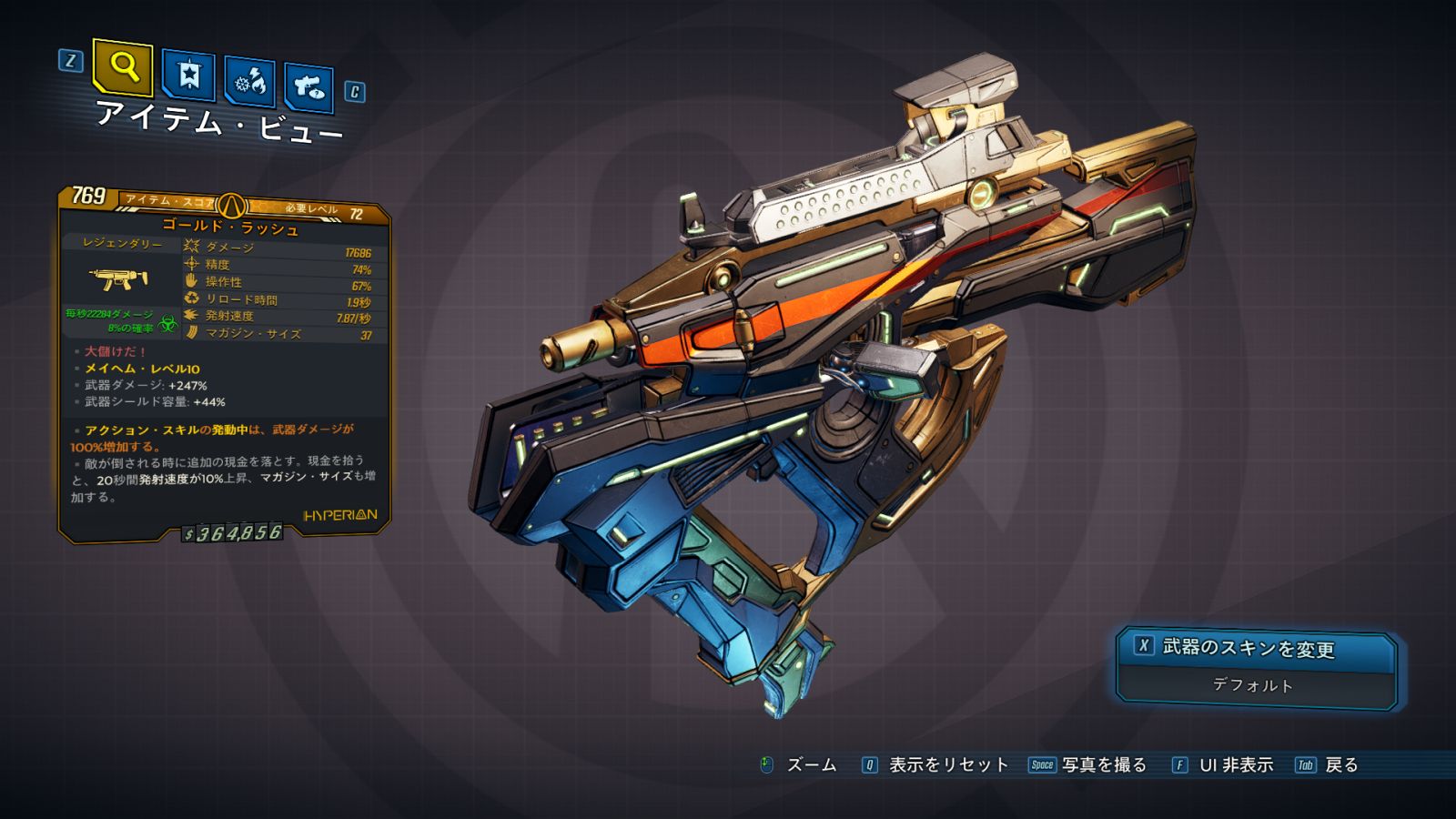1456x819 pixels.
Task: Switch to the gun with question mark tab
Action: [309, 87]
